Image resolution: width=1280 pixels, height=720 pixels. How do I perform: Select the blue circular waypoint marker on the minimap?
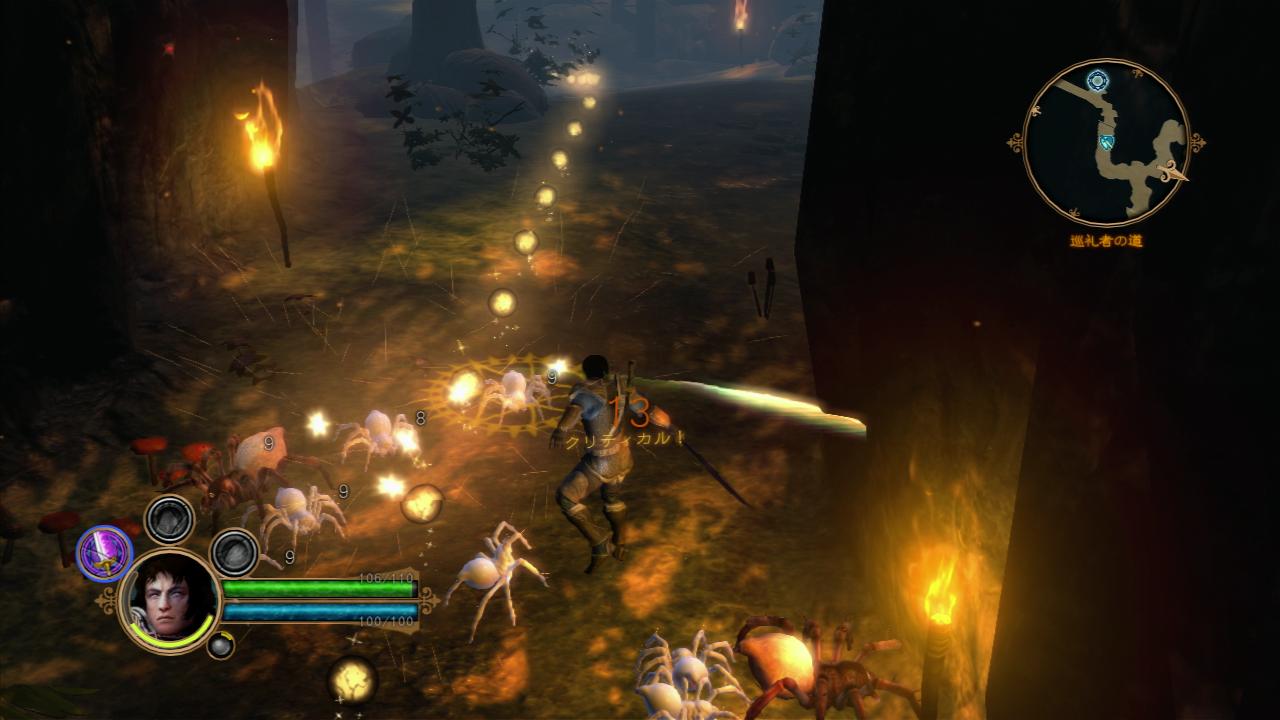1098,80
